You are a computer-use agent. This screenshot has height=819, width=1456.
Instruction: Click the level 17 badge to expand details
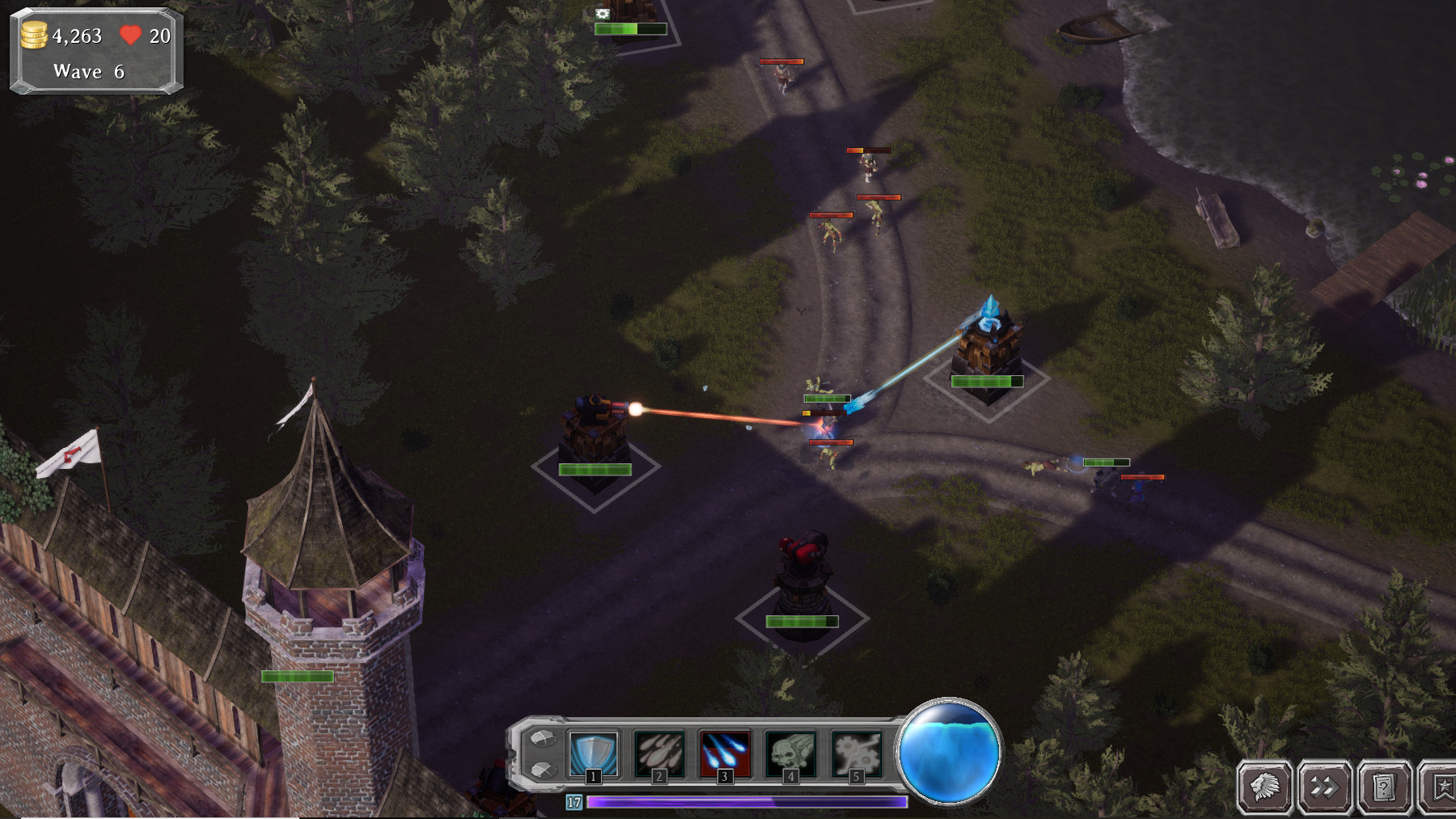tap(574, 800)
